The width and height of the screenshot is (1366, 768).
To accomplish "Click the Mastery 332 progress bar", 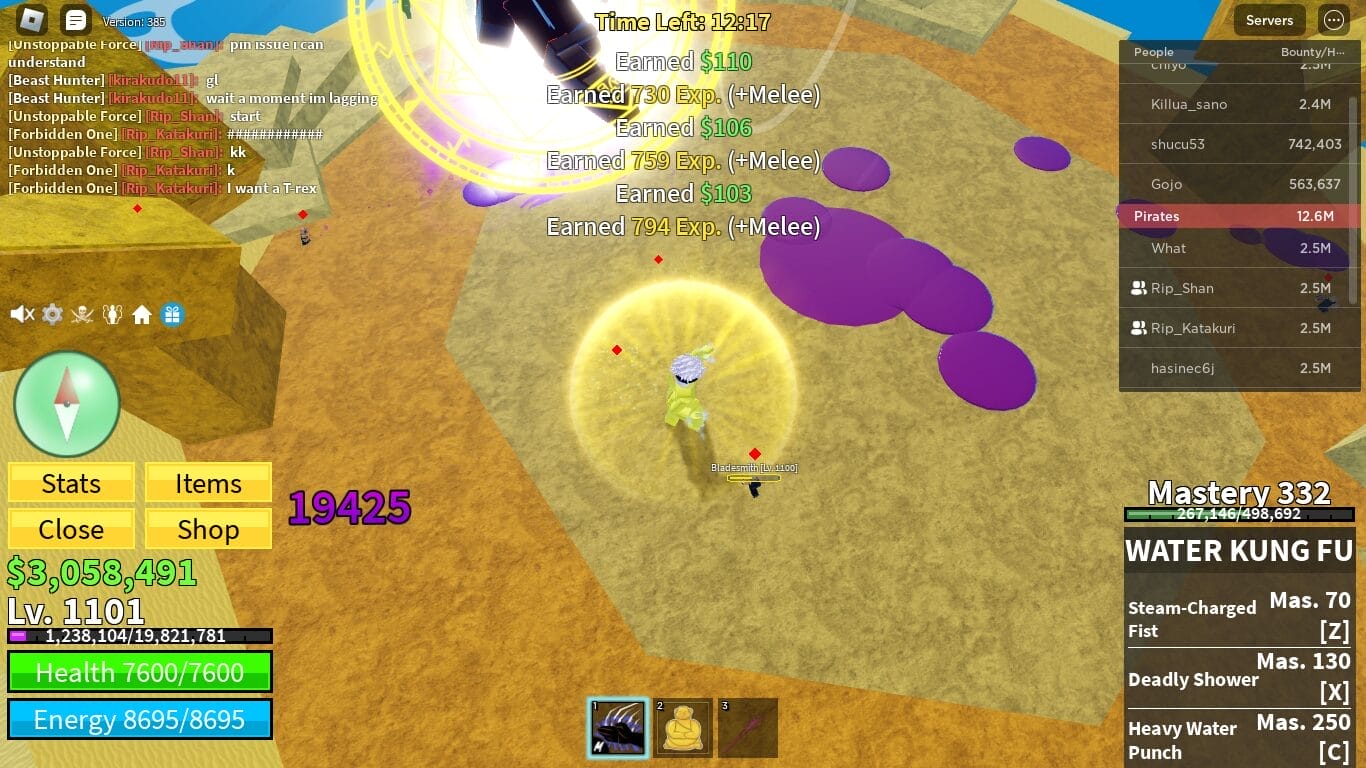I will click(1239, 515).
